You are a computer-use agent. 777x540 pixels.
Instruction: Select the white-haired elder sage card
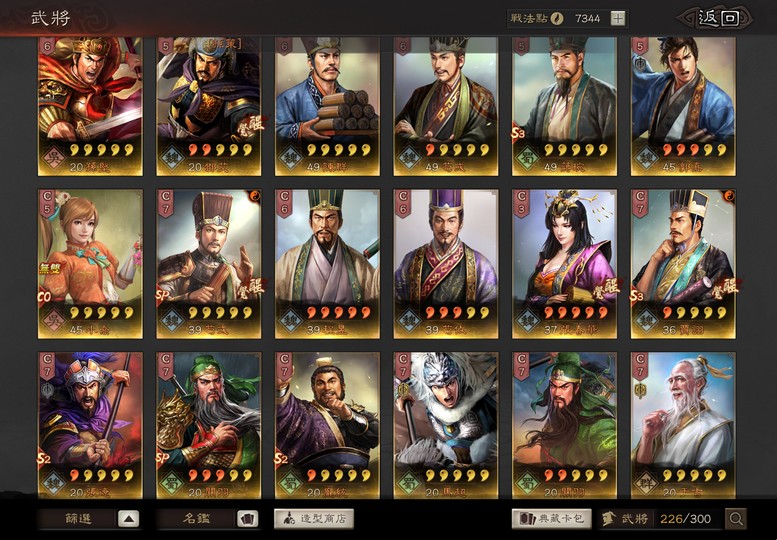[x=682, y=420]
